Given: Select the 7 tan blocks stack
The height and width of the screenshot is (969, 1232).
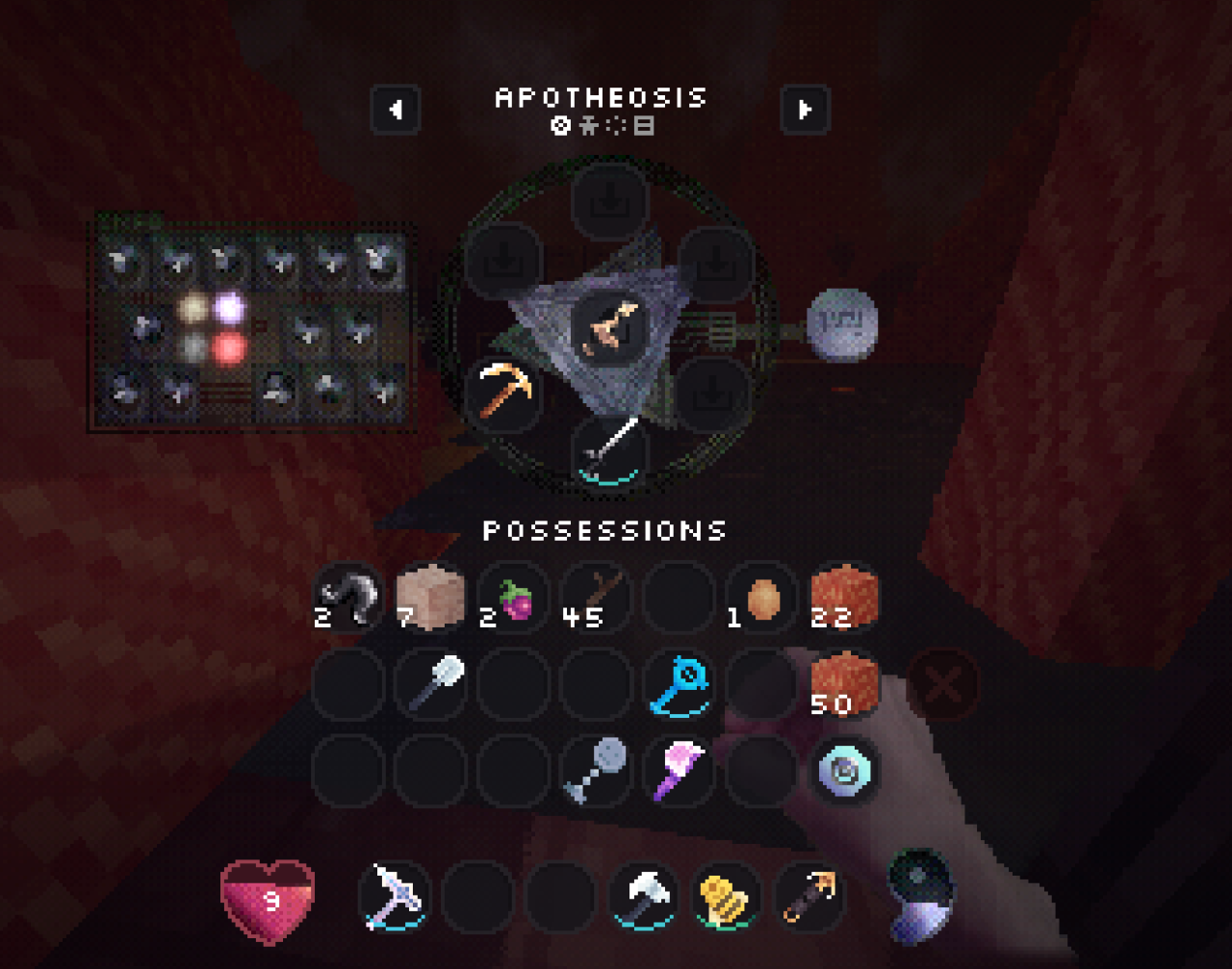Looking at the screenshot, I should point(430,599).
